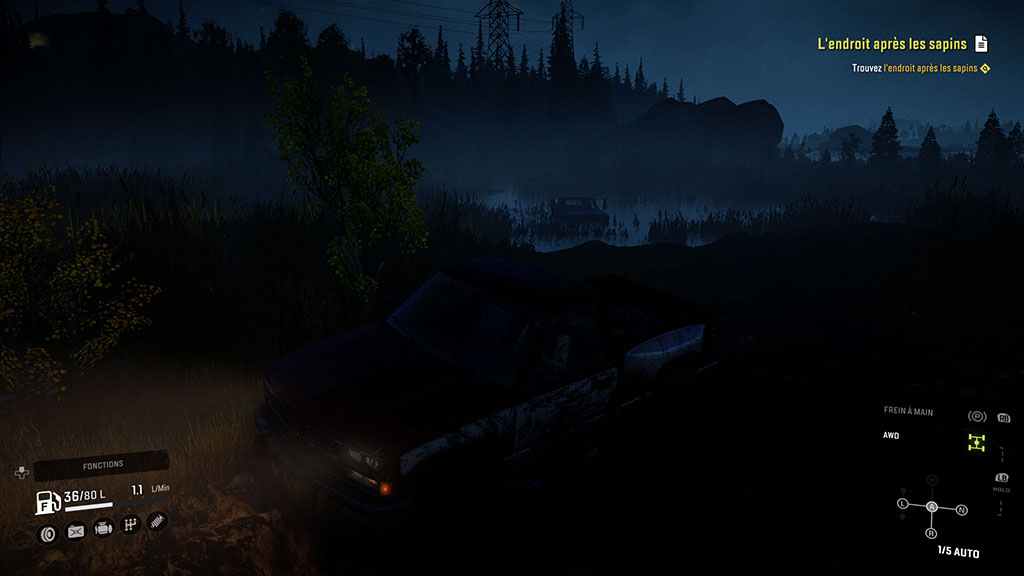1024x576 pixels.
Task: Check the engine status icon
Action: point(103,528)
